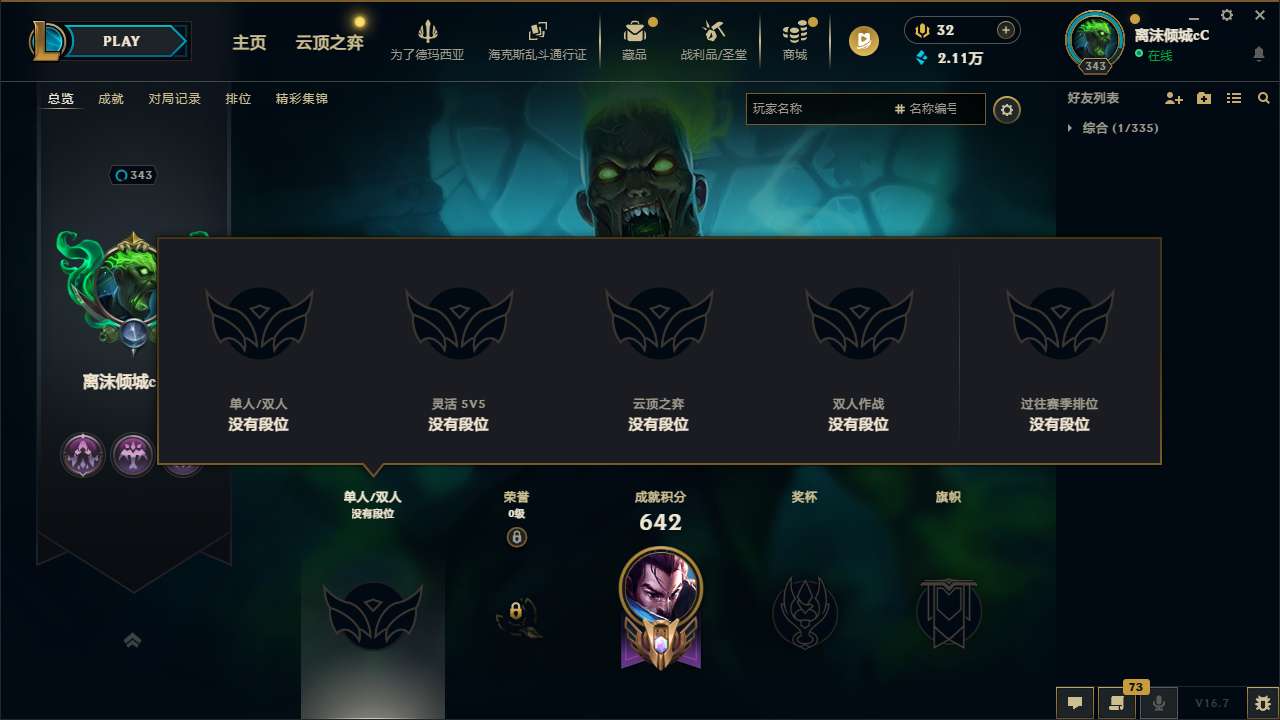Click the friend list search magnifier
Viewport: 1280px width, 720px height.
click(1264, 98)
